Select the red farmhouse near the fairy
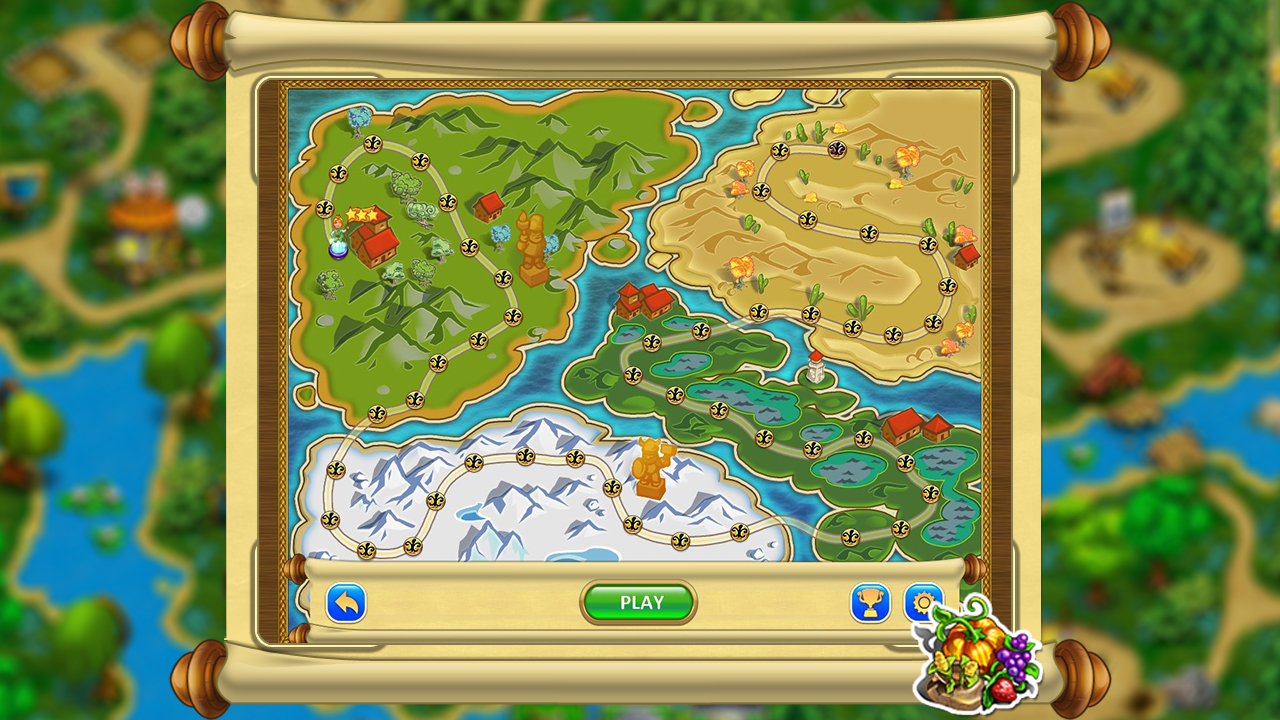Viewport: 1280px width, 720px height. [x=377, y=246]
